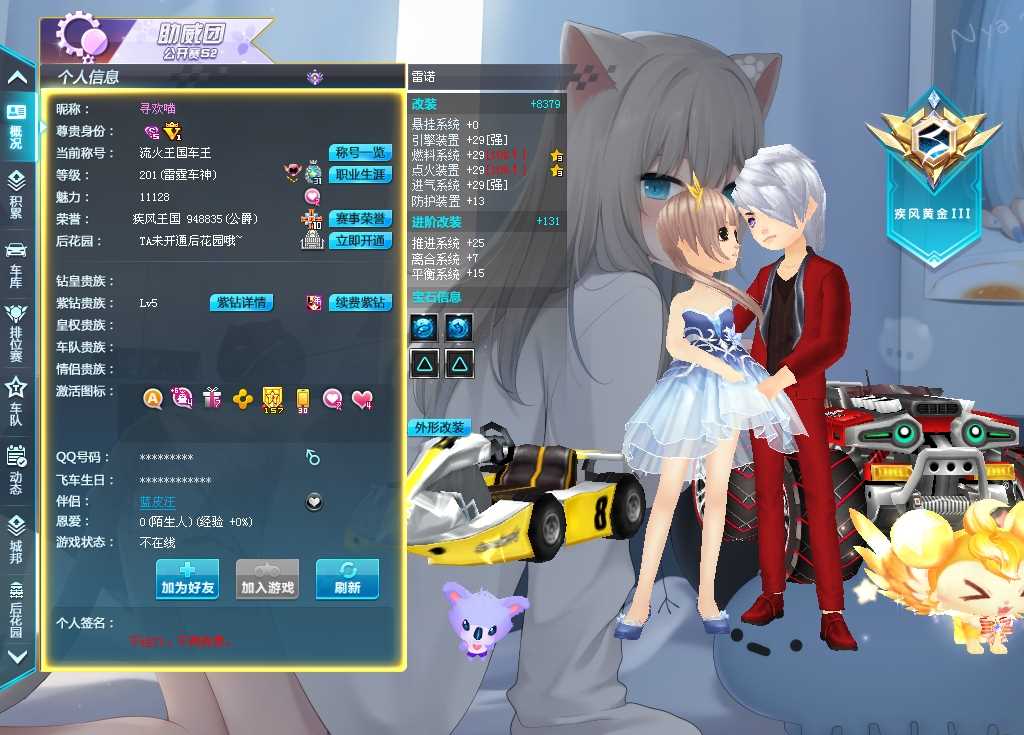Open the 称号一览 title list
The width and height of the screenshot is (1024, 735).
pyautogui.click(x=360, y=153)
